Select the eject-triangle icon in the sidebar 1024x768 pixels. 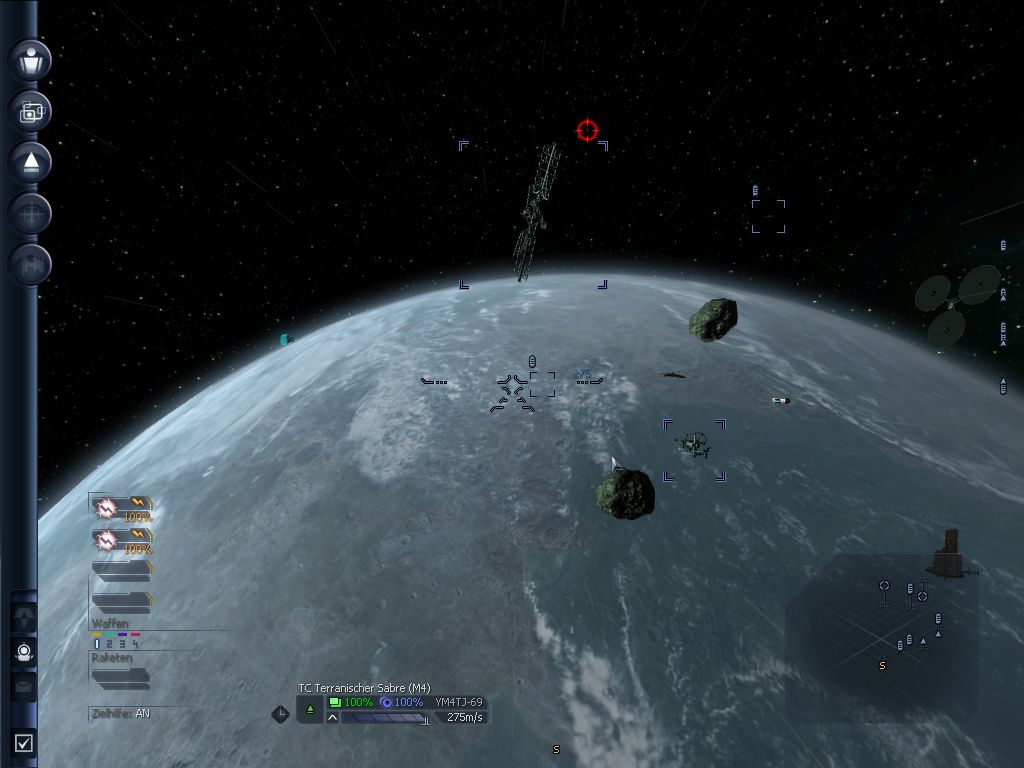pyautogui.click(x=31, y=162)
